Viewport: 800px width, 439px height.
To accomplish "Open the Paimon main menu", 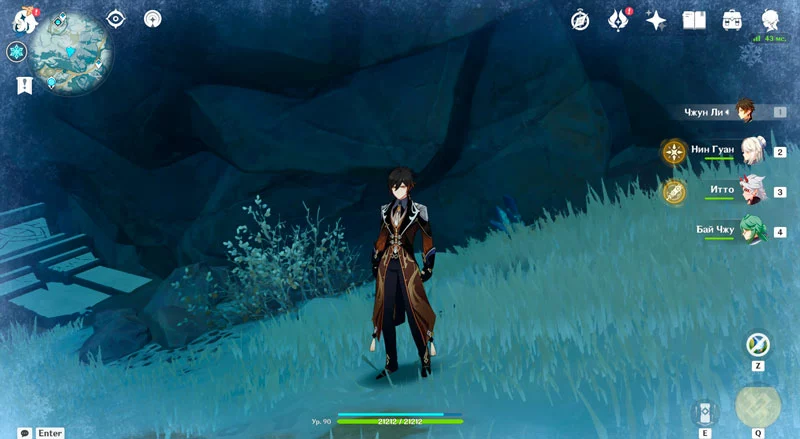I will 24,19.
